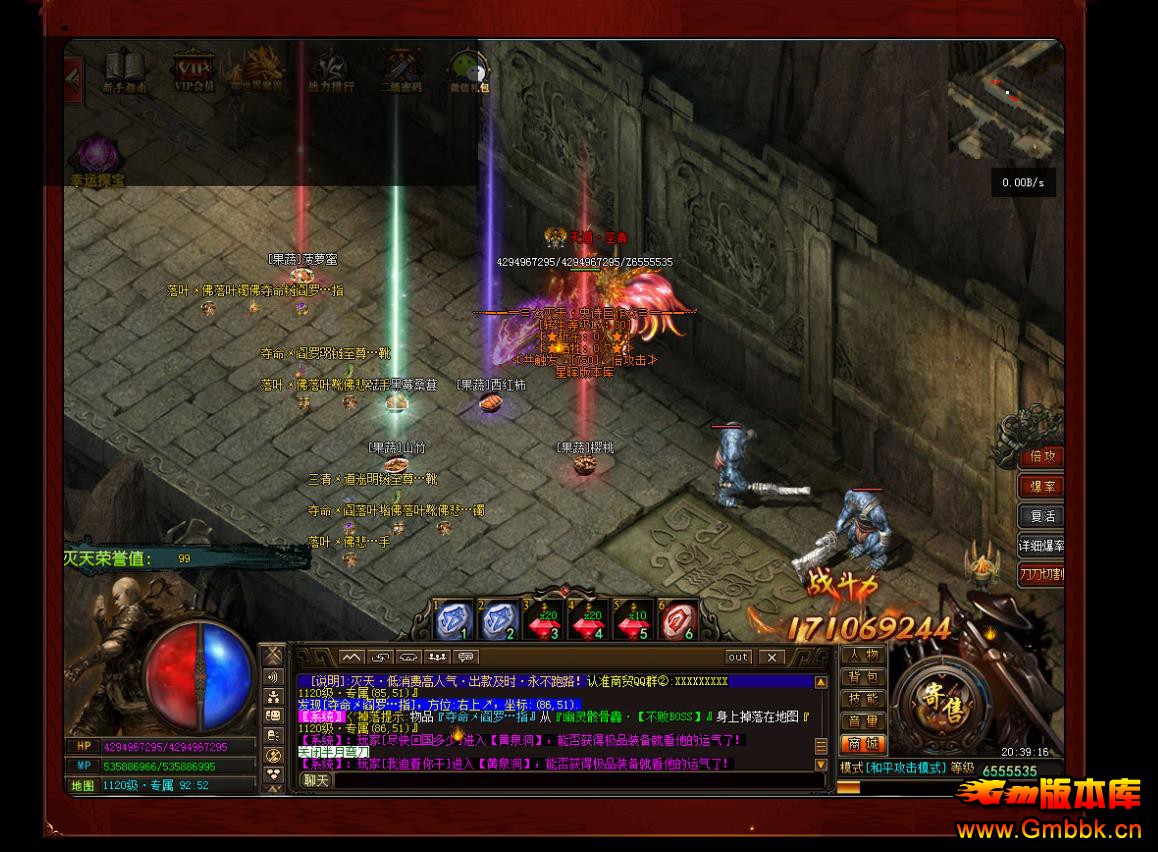The width and height of the screenshot is (1158, 852).
Task: Close the chat panel with the X button
Action: tap(771, 657)
